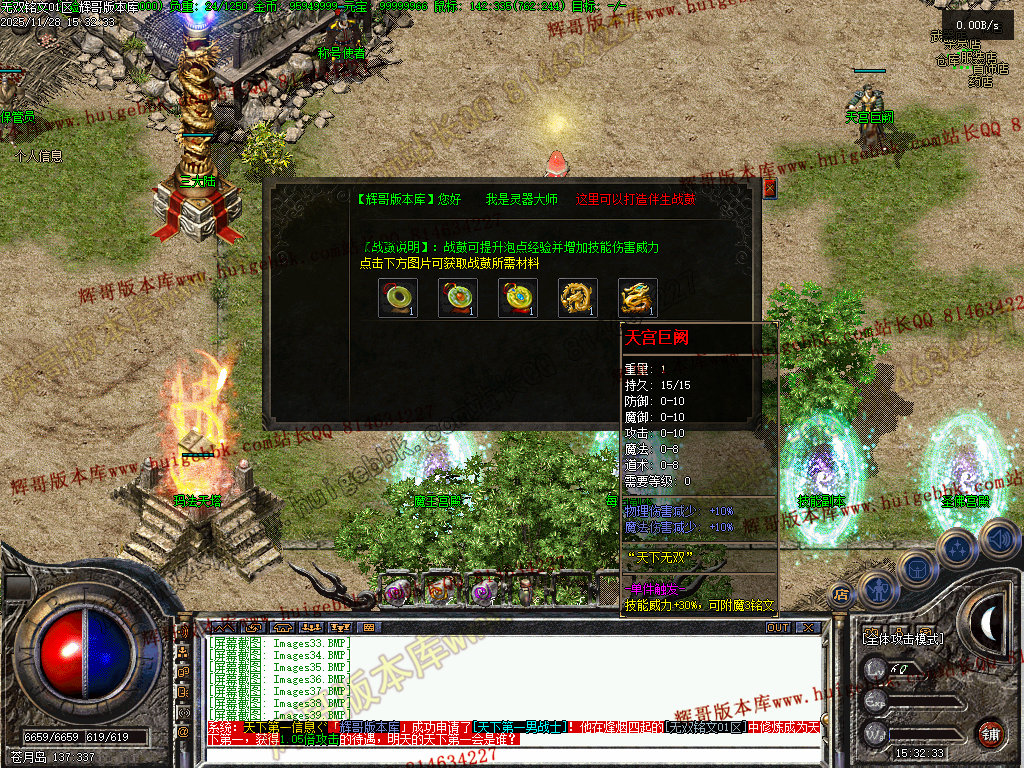The width and height of the screenshot is (1024, 768).
Task: Select the coiled golden dragon ring material
Action: point(578,298)
